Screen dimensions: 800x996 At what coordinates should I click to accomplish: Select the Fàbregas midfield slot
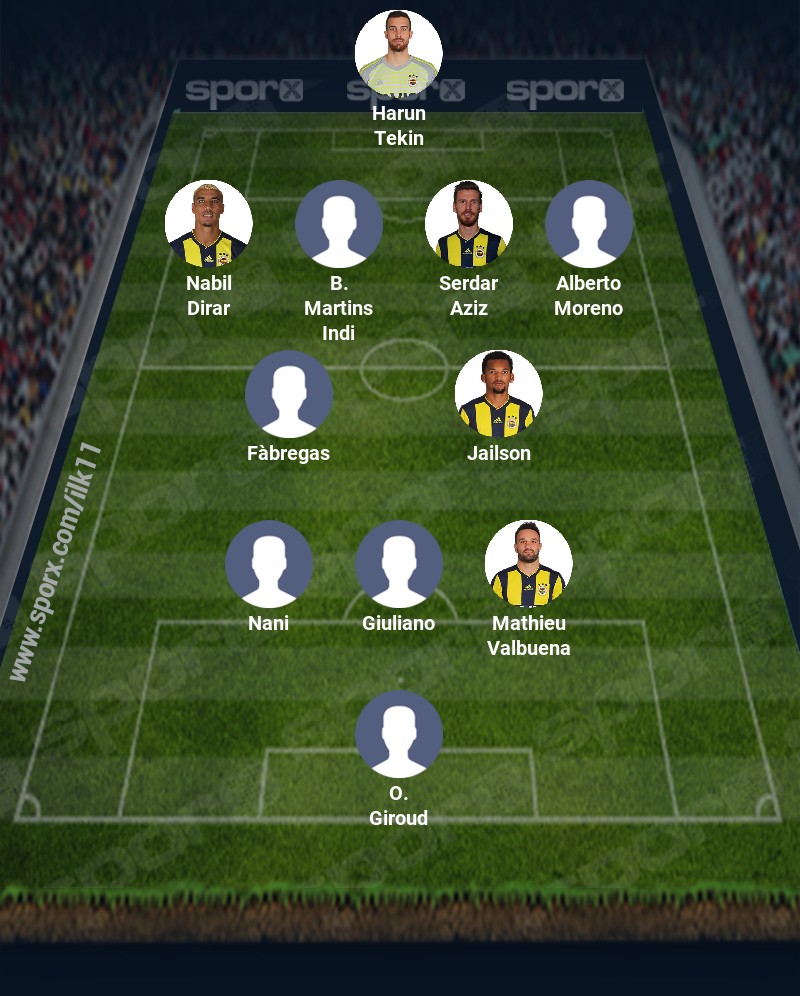[x=289, y=394]
